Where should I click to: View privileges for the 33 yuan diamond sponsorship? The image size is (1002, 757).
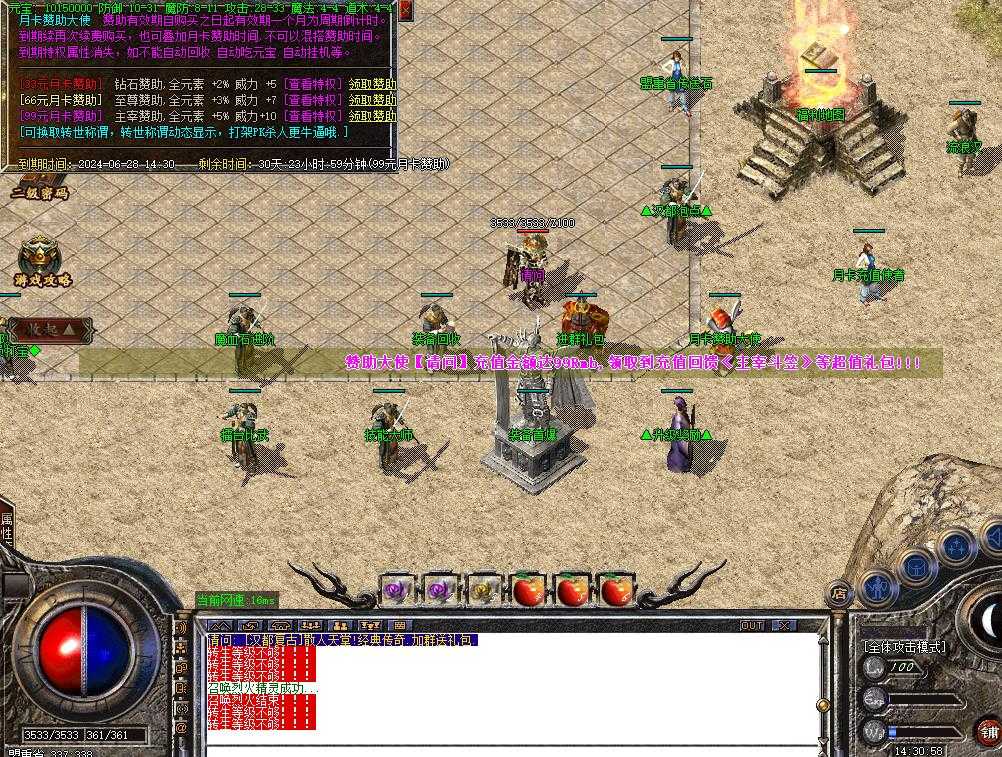[312, 84]
